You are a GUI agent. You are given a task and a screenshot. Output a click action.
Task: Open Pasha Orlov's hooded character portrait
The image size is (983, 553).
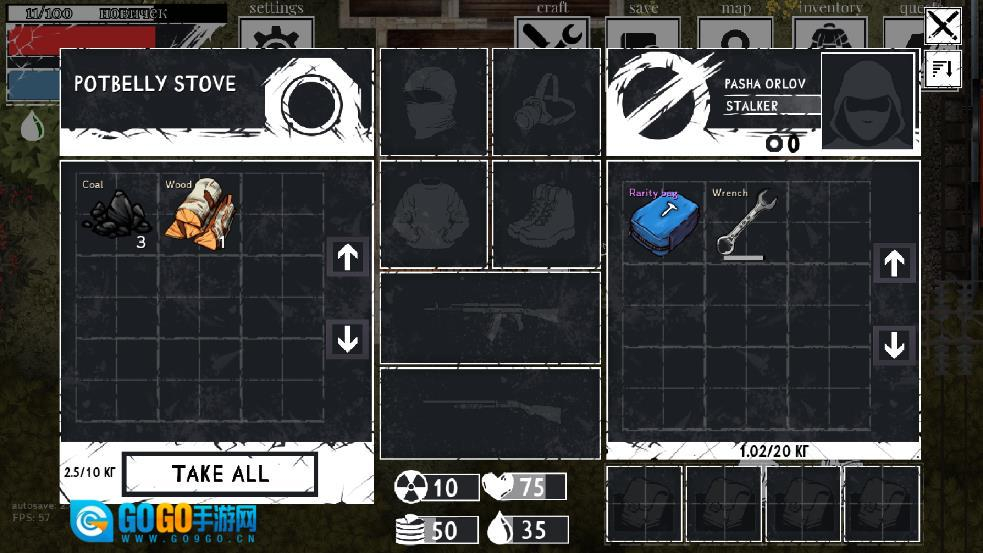(x=867, y=102)
